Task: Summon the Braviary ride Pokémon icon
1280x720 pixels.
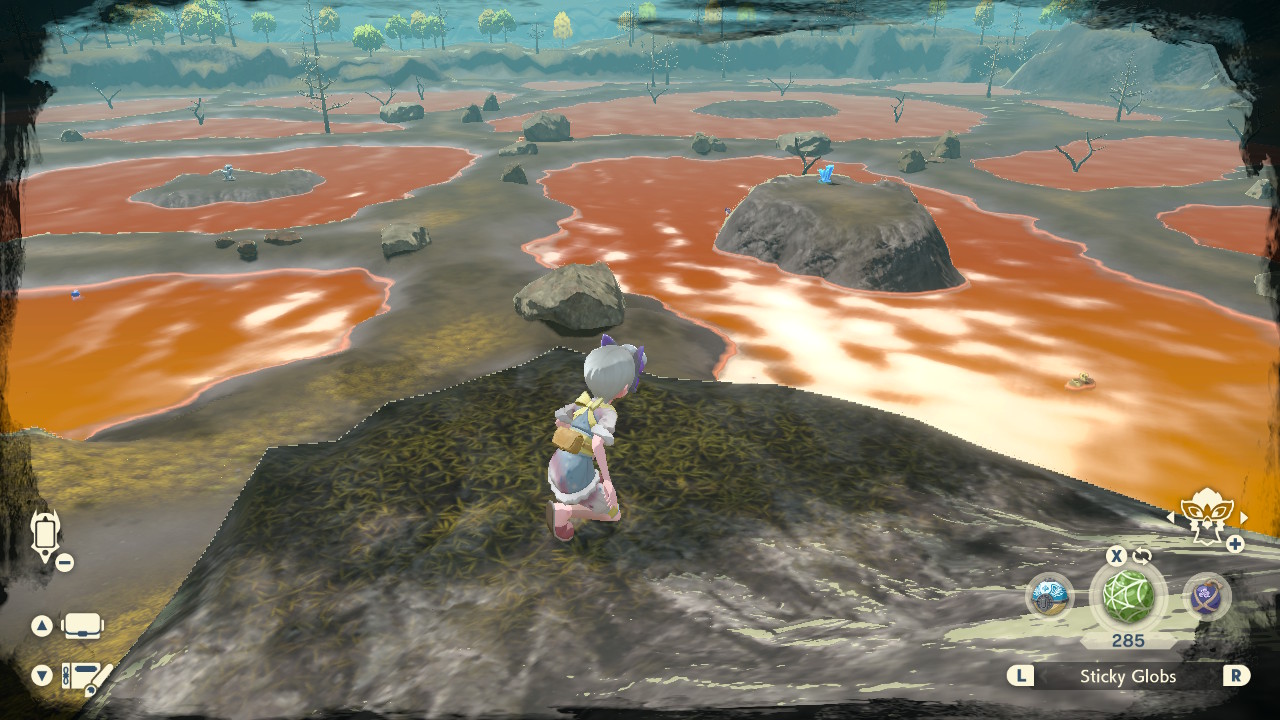Action: click(1206, 515)
